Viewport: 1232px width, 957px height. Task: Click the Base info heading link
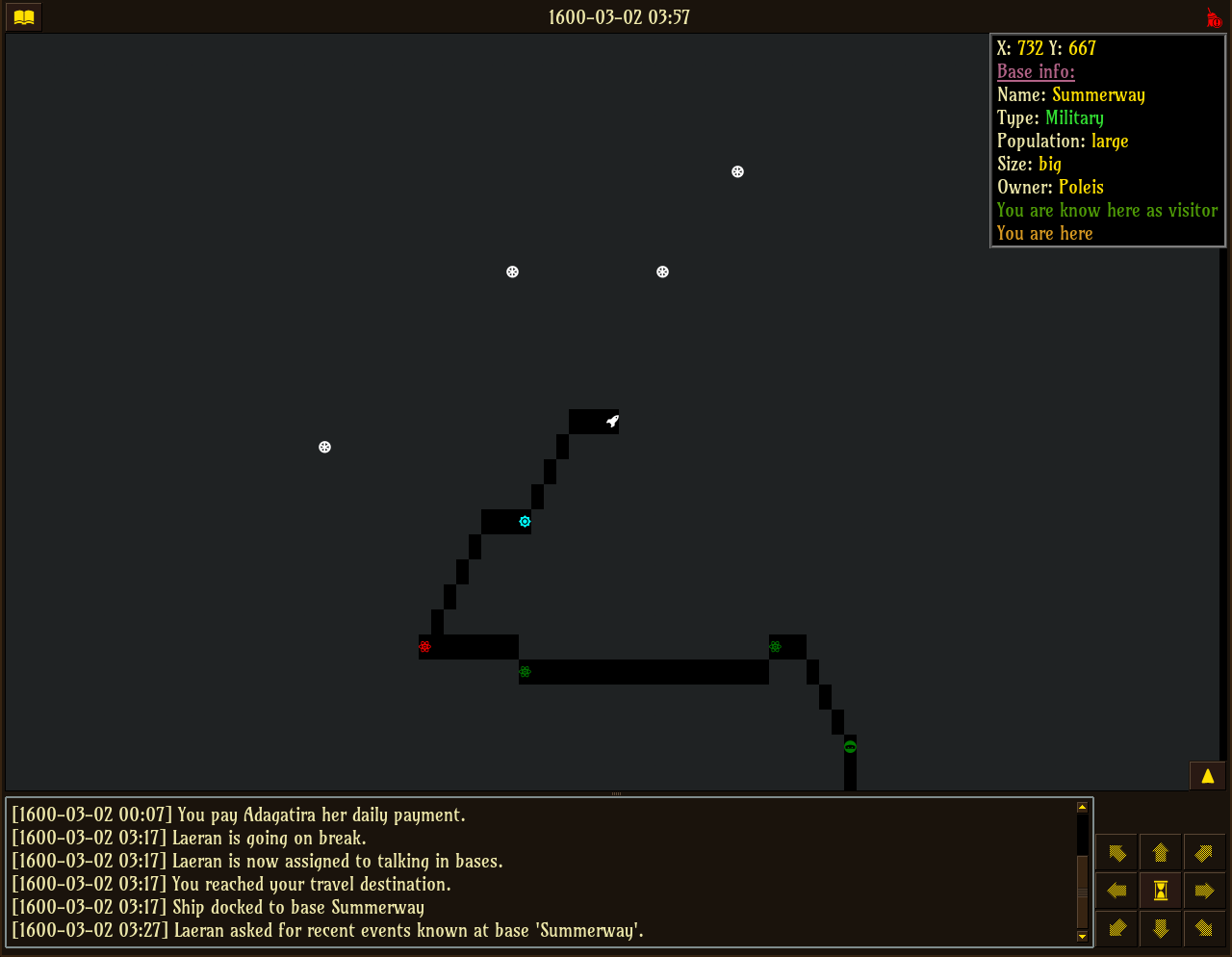pyautogui.click(x=1036, y=71)
